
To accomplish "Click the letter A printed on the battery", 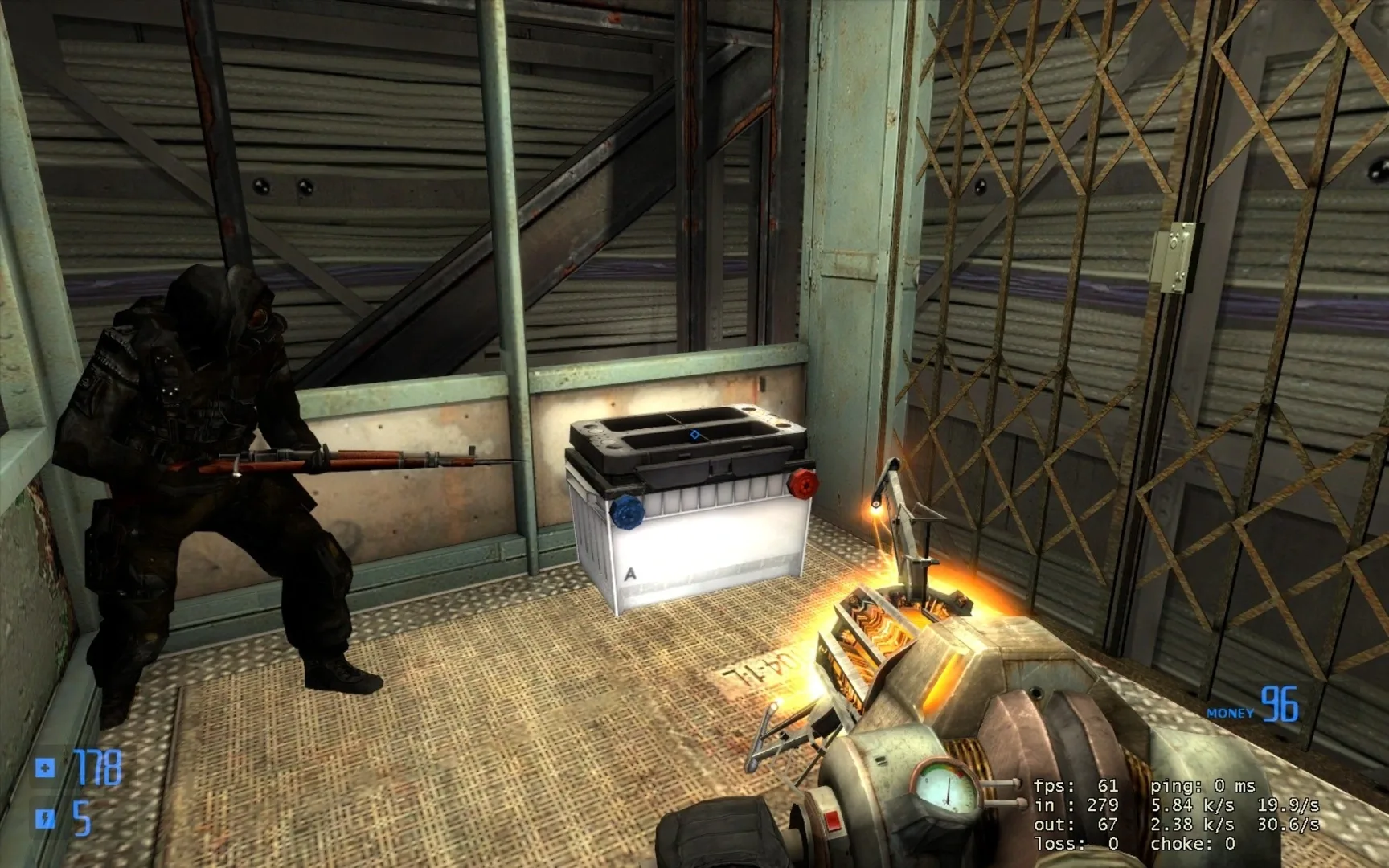I will (x=630, y=575).
